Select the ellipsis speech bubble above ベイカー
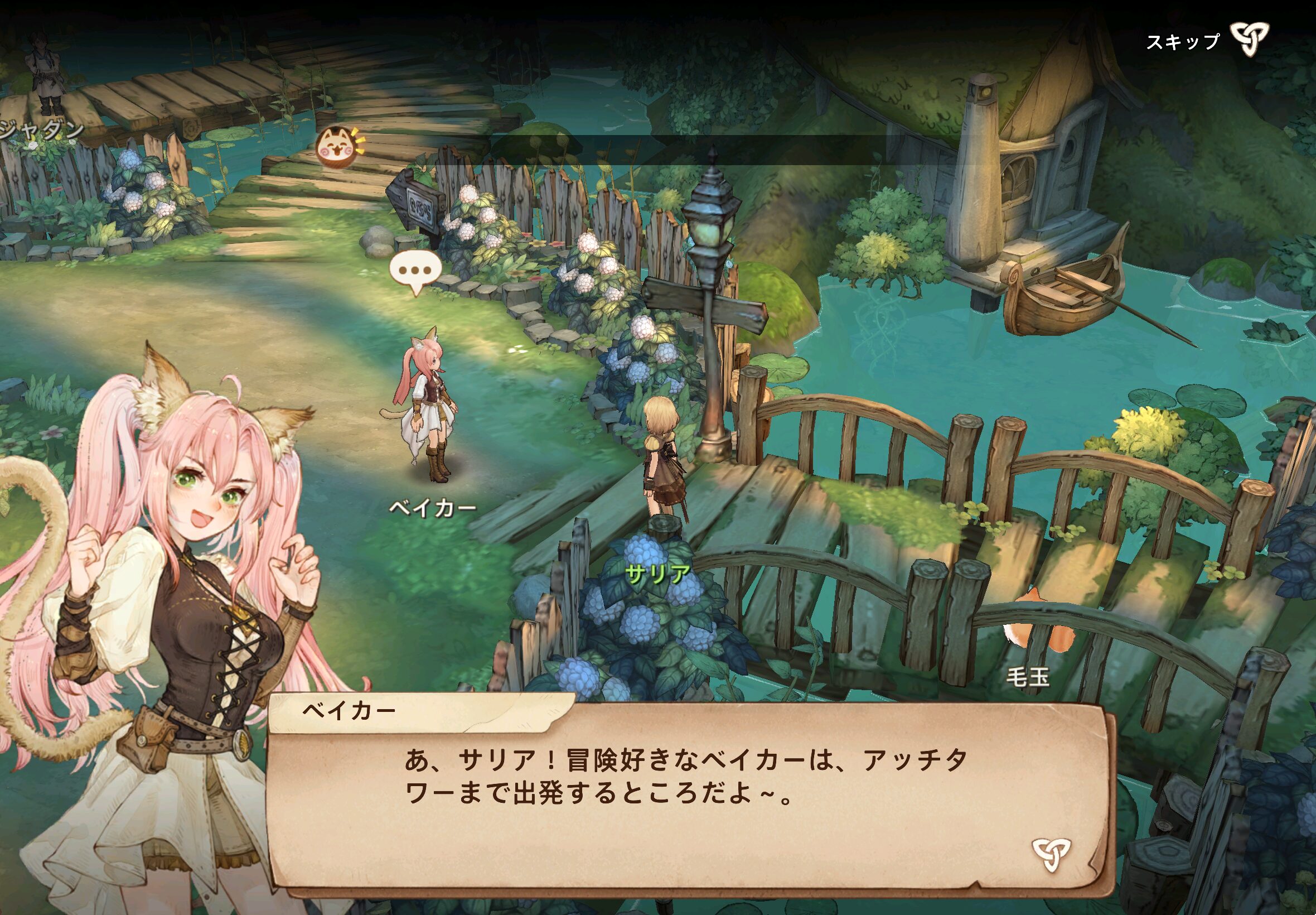This screenshot has height=915, width=1316. 415,270
